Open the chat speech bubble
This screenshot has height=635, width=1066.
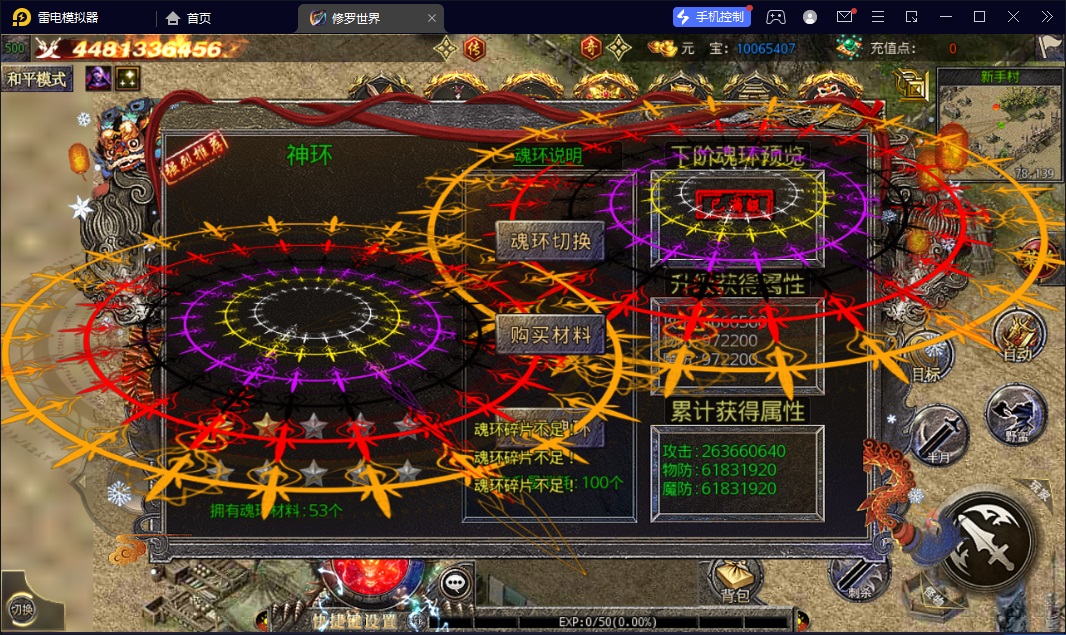456,583
